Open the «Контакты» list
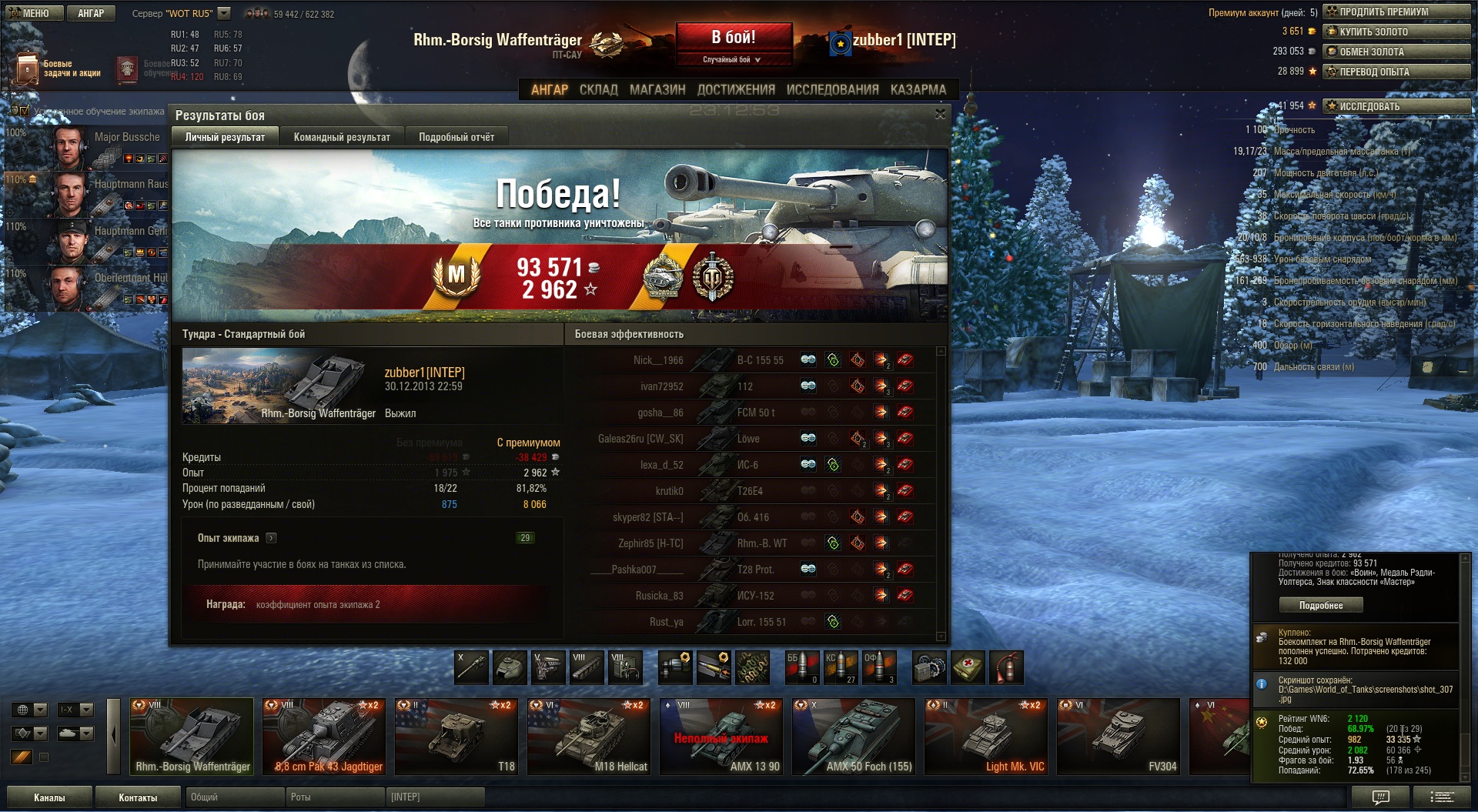 coord(138,797)
